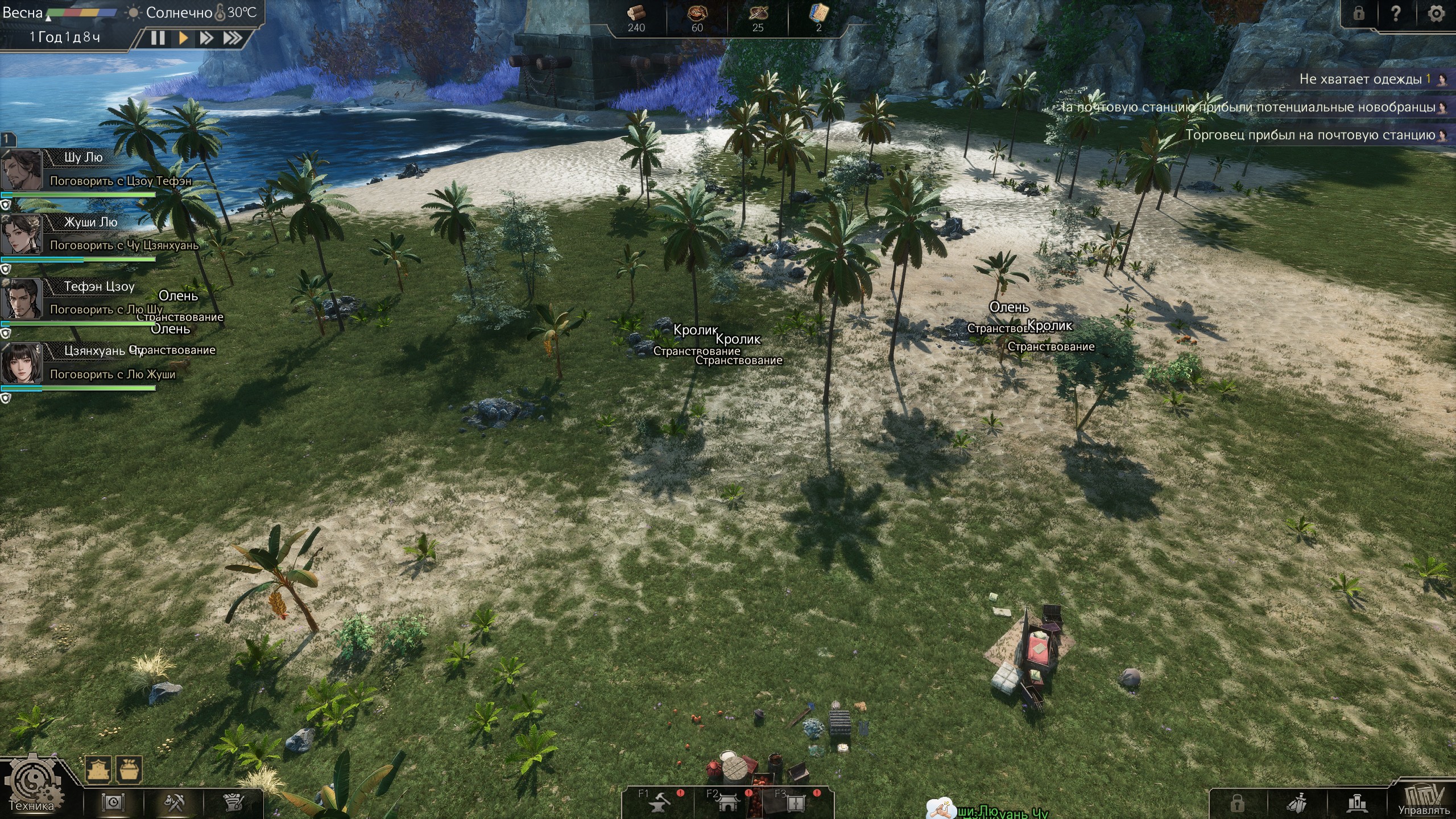Select the Жуши Лю character portrait
This screenshot has width=1456, height=819.
[x=22, y=234]
